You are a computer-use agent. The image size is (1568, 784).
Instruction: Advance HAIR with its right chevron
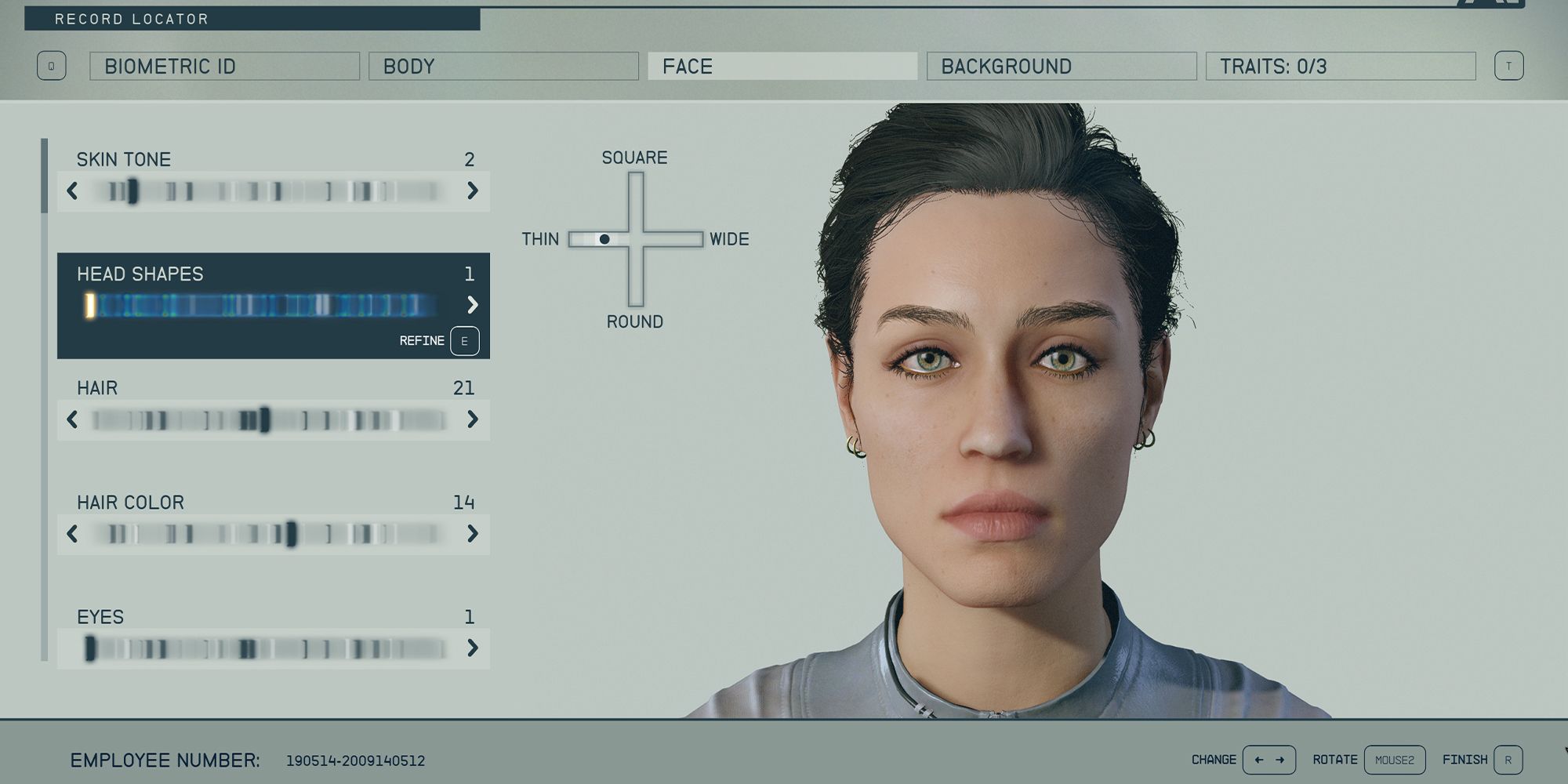(x=474, y=420)
